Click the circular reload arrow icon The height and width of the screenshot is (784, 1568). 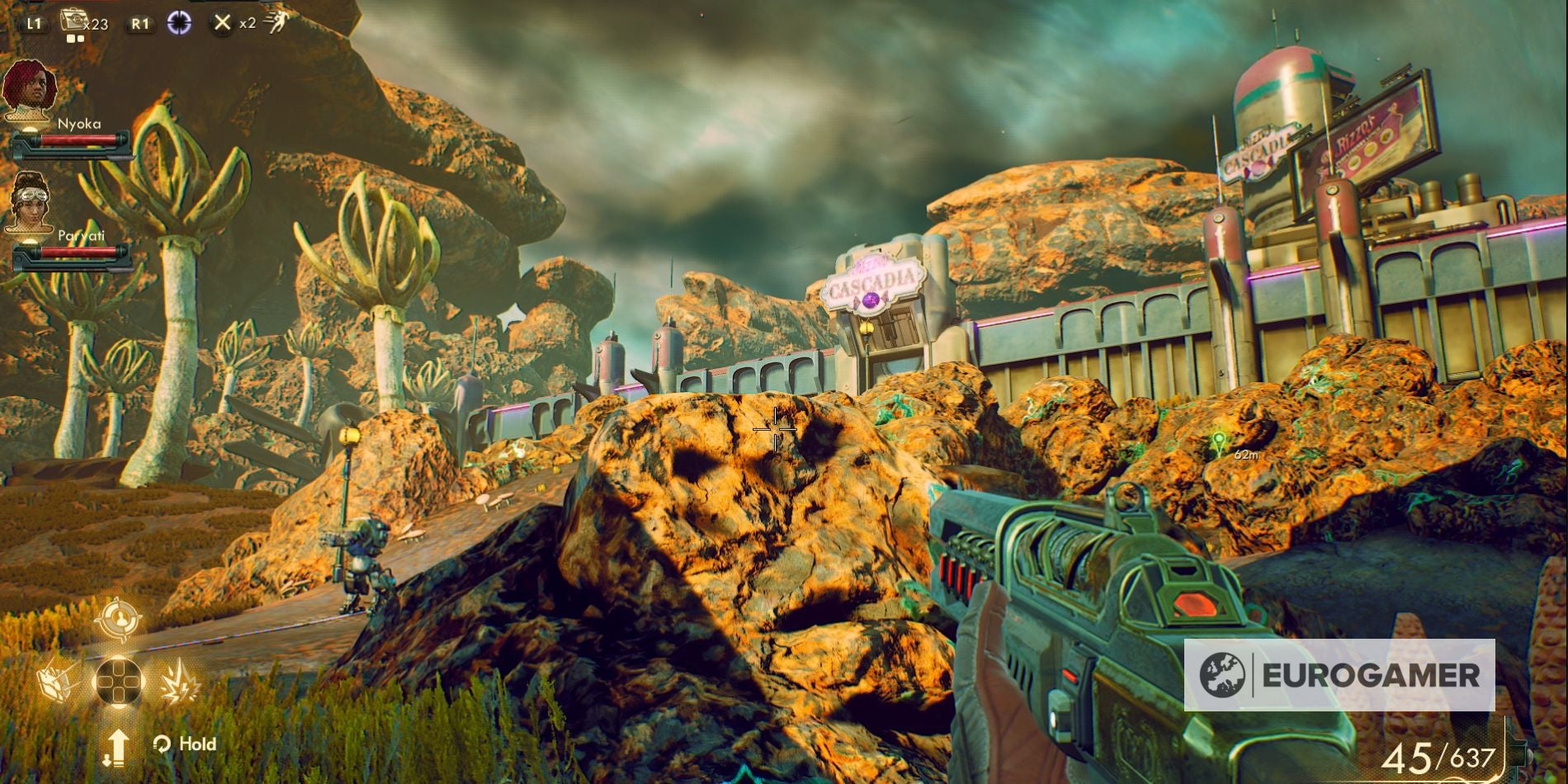(x=162, y=744)
